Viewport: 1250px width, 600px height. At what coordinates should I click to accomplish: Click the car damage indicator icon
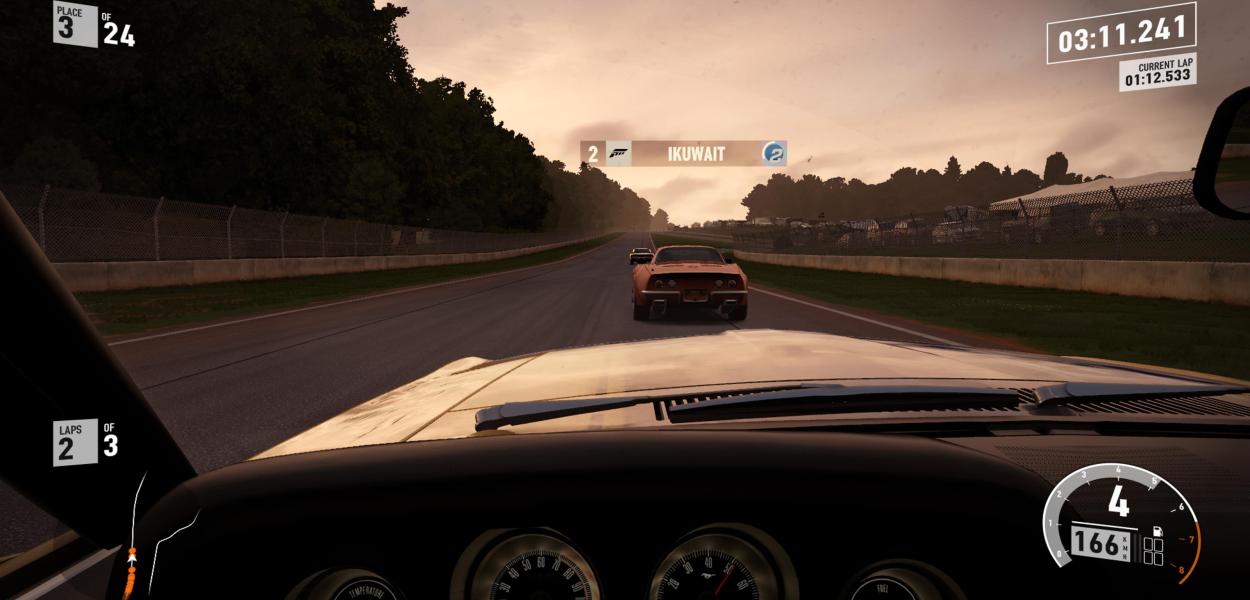click(x=1153, y=552)
